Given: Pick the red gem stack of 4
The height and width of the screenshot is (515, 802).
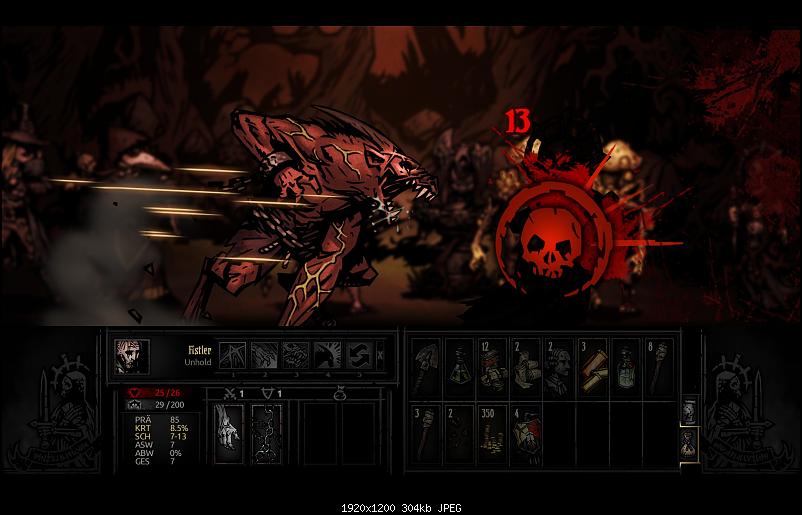Looking at the screenshot, I should pyautogui.click(x=524, y=431).
